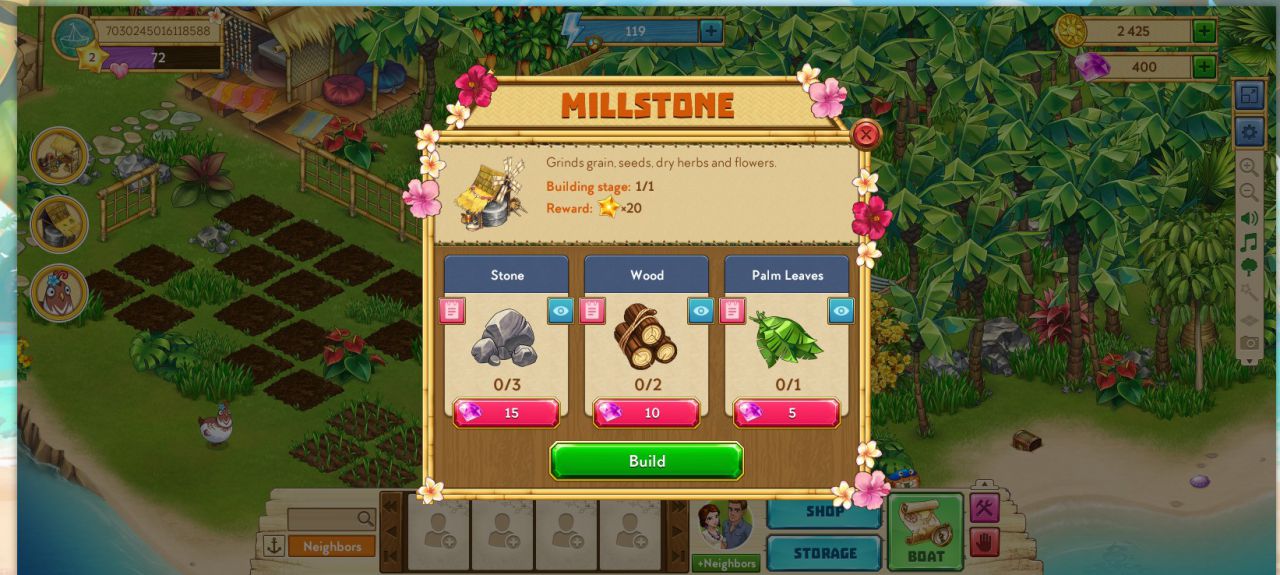Open the settings gear
Viewport: 1280px width, 575px height.
tap(1249, 131)
